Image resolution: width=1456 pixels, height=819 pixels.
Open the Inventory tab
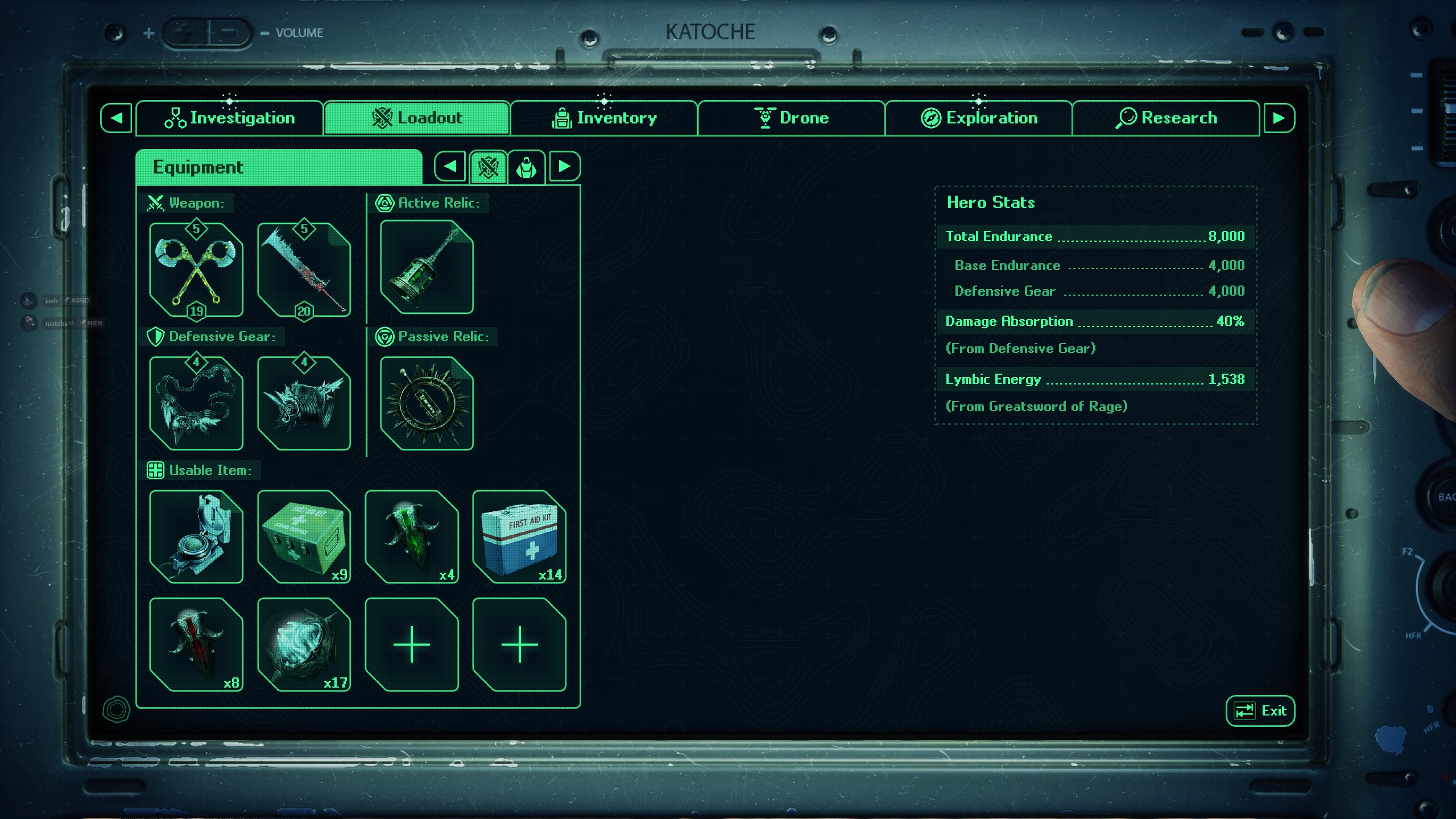604,118
